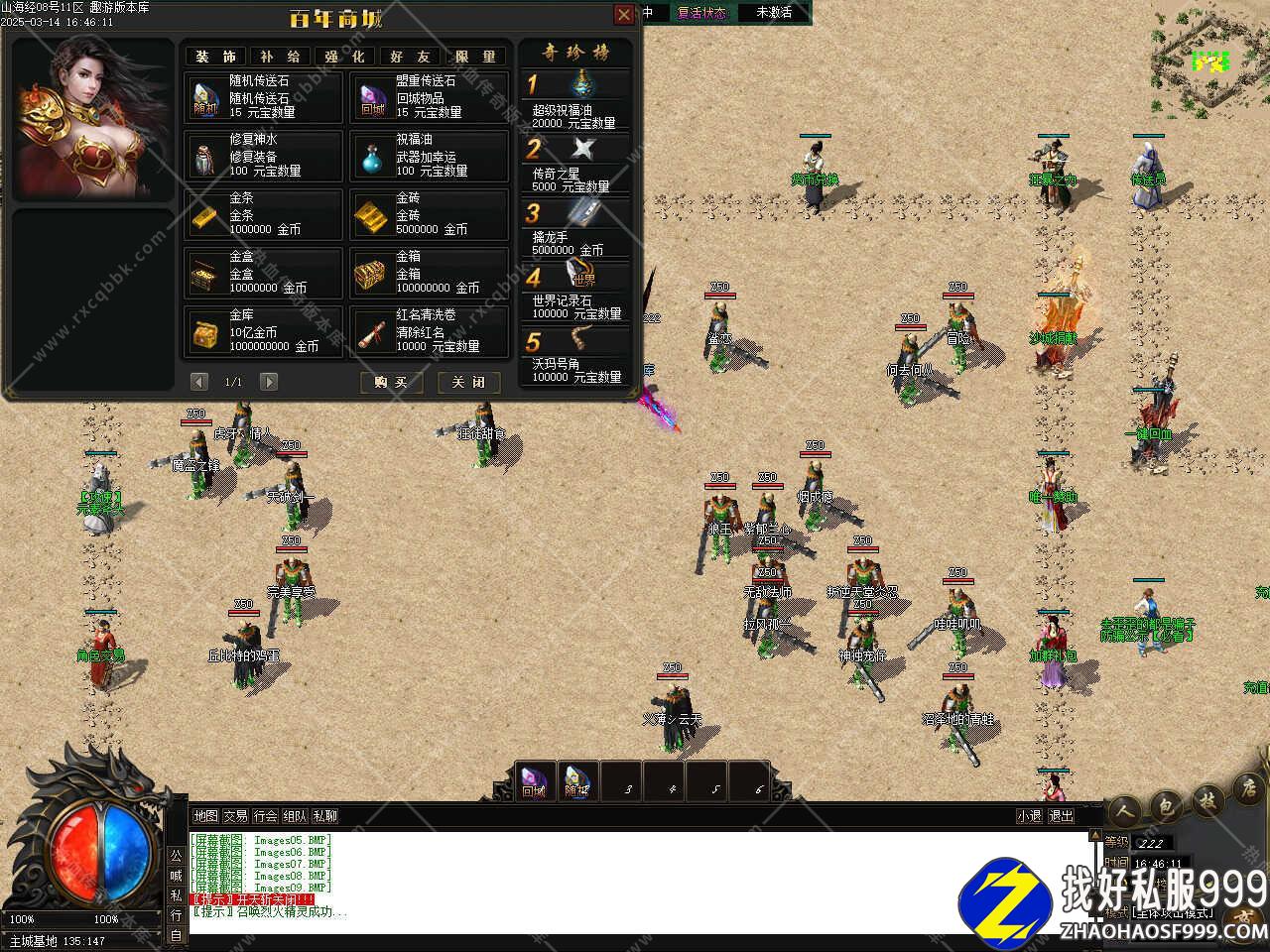Select the 金砖 gold brick listing

(429, 214)
